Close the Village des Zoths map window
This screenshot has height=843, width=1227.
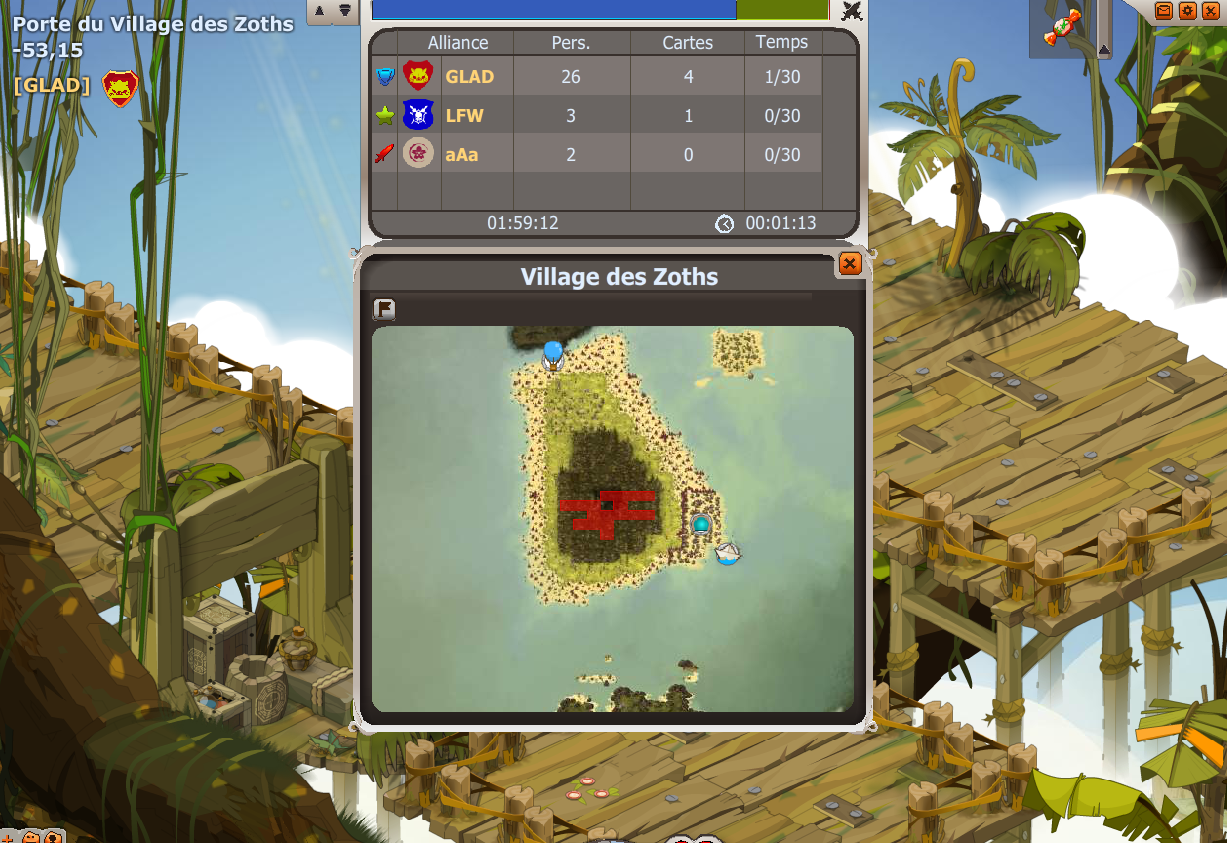(x=849, y=263)
